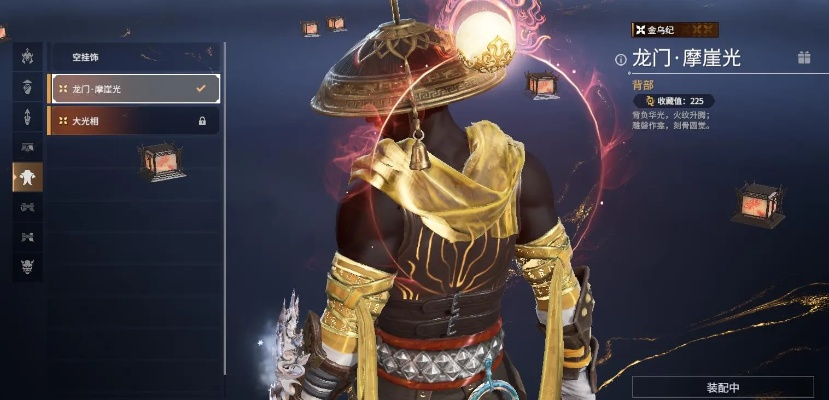Image resolution: width=829 pixels, height=400 pixels.
Task: Open the demon mask category tab
Action: point(27,266)
